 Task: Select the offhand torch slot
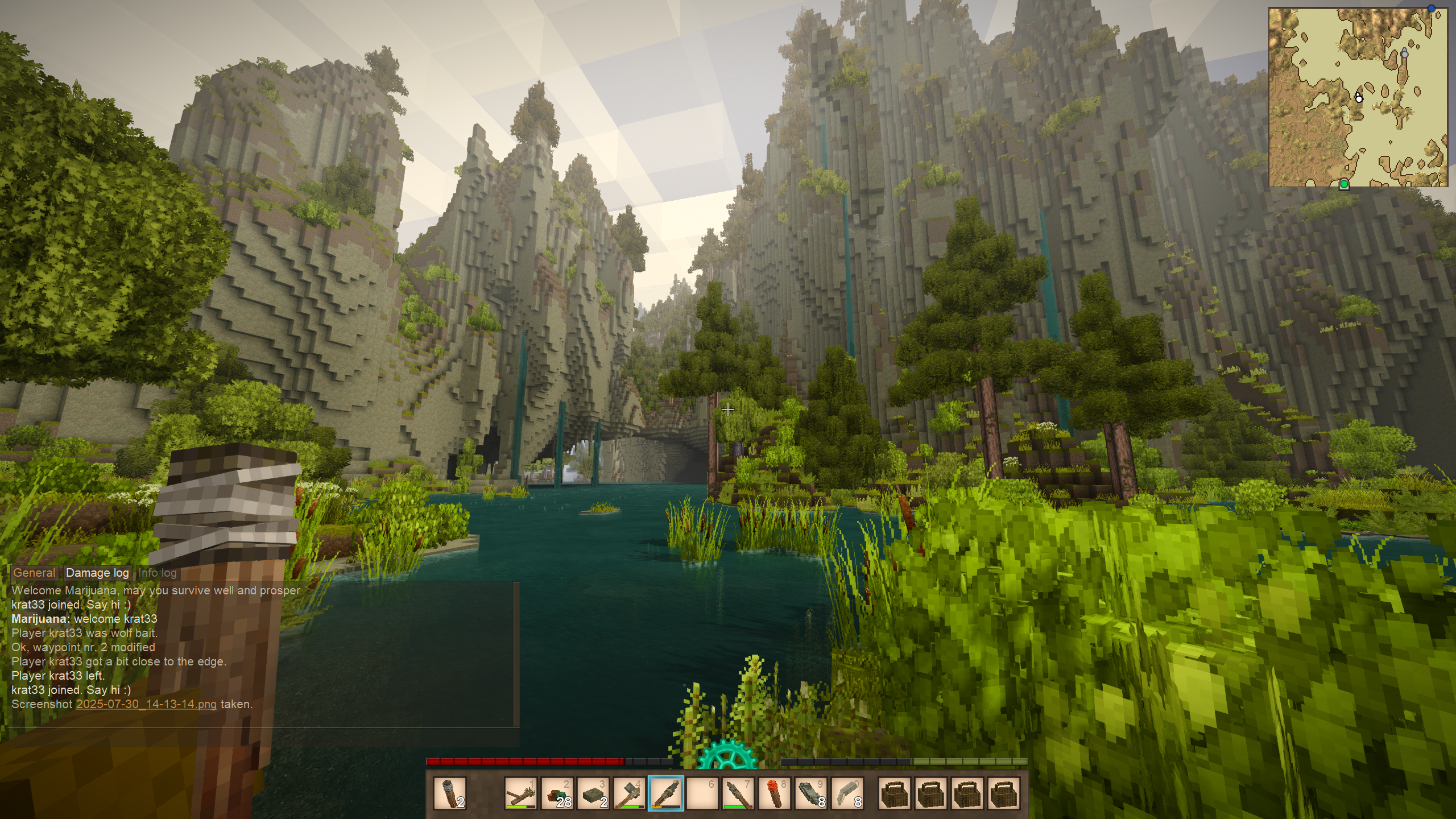click(x=449, y=793)
